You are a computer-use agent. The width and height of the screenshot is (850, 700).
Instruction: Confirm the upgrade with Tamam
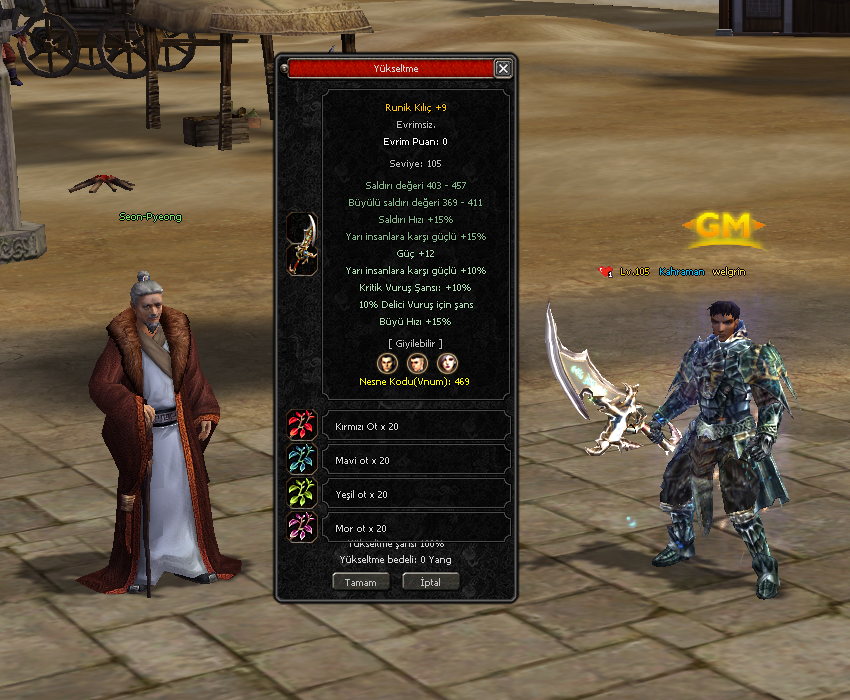tap(360, 582)
